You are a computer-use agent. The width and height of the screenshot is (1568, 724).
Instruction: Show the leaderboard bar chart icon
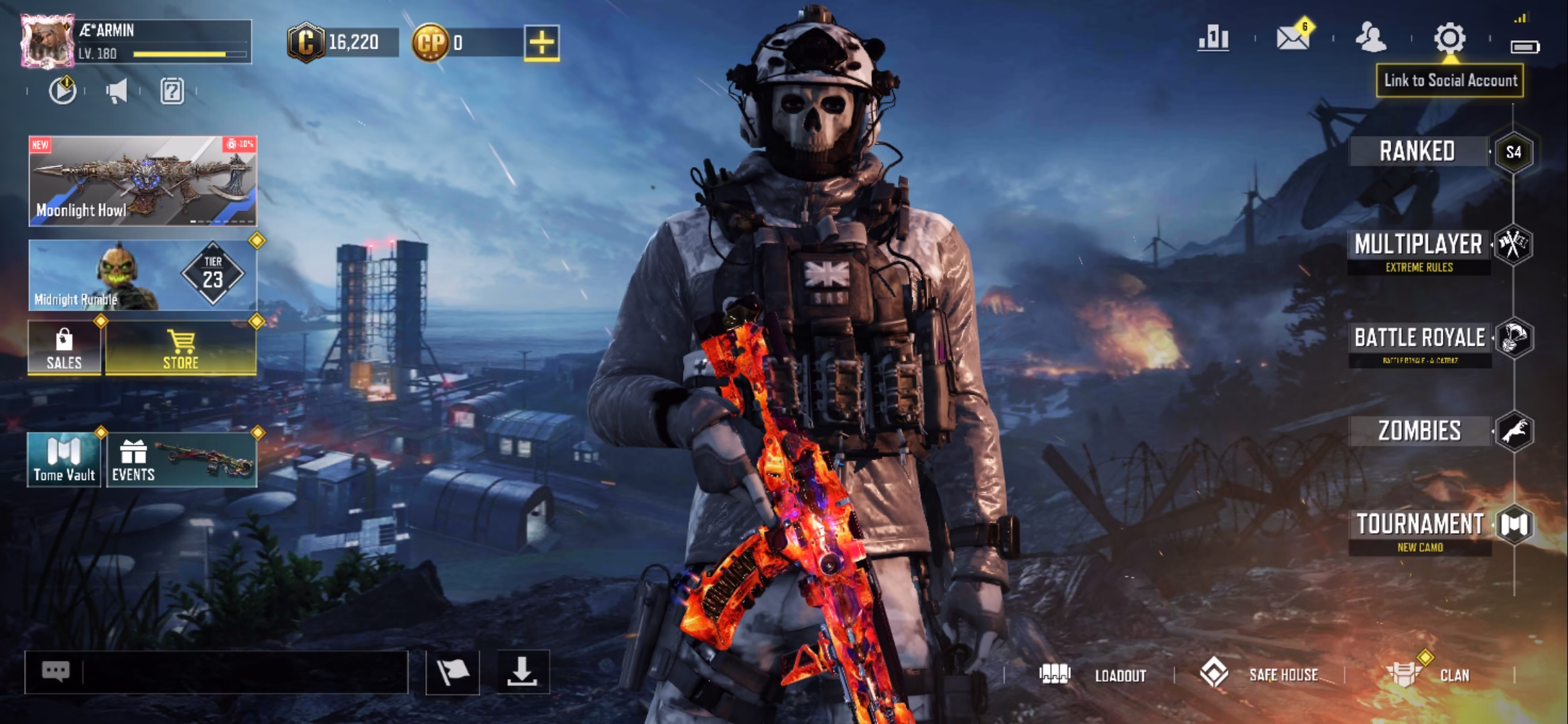point(1214,38)
